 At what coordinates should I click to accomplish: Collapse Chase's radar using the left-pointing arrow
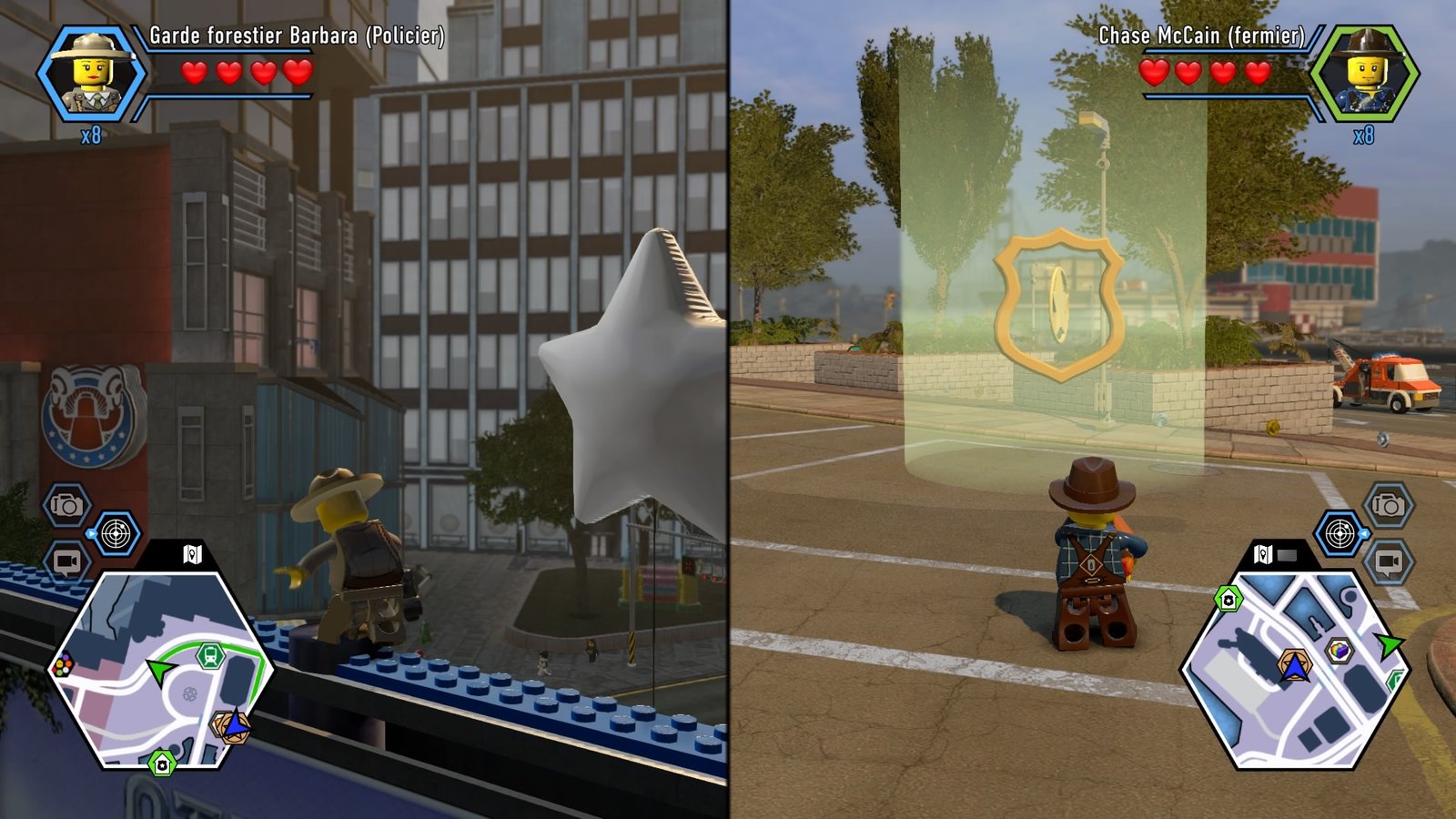pos(1364,533)
